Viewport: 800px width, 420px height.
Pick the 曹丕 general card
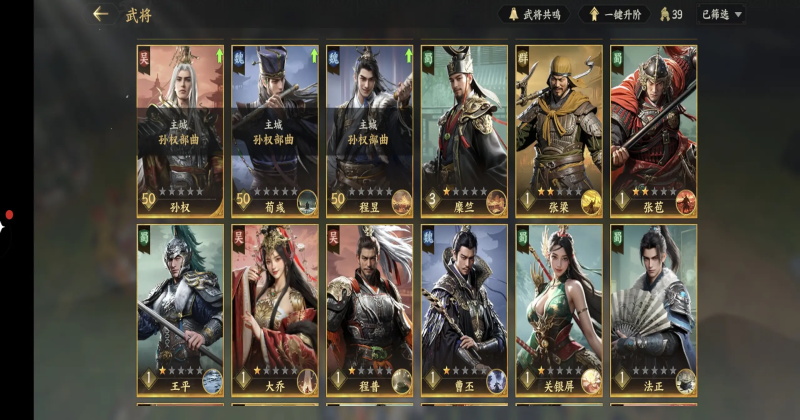click(464, 310)
